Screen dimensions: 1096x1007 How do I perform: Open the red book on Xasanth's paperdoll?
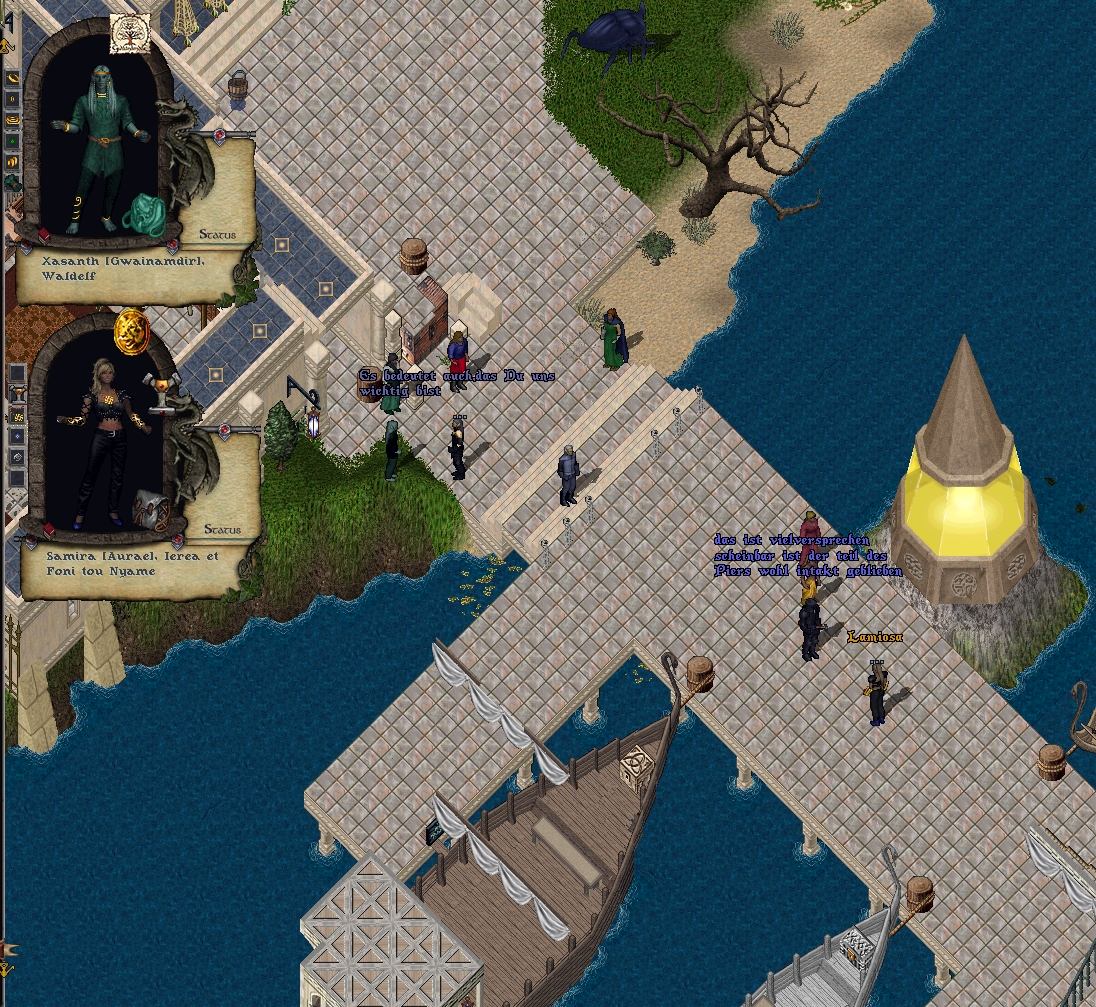(x=44, y=236)
